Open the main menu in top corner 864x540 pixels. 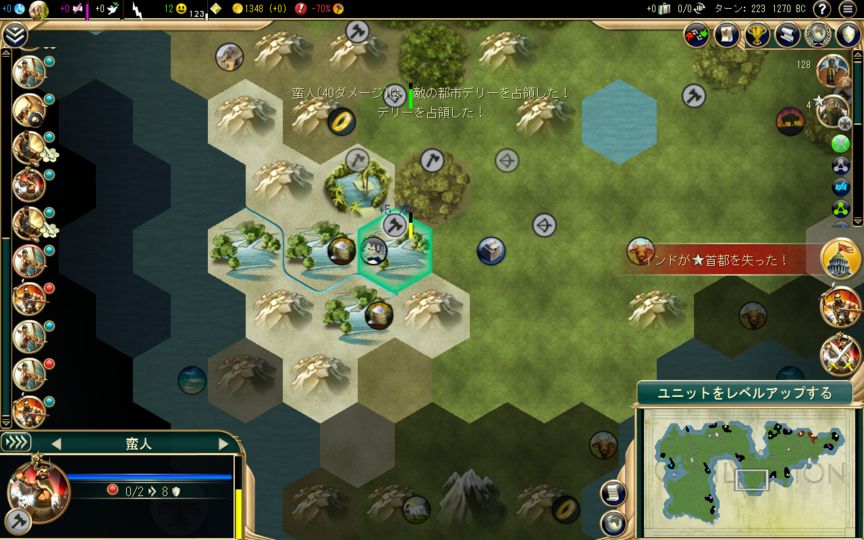pos(848,9)
